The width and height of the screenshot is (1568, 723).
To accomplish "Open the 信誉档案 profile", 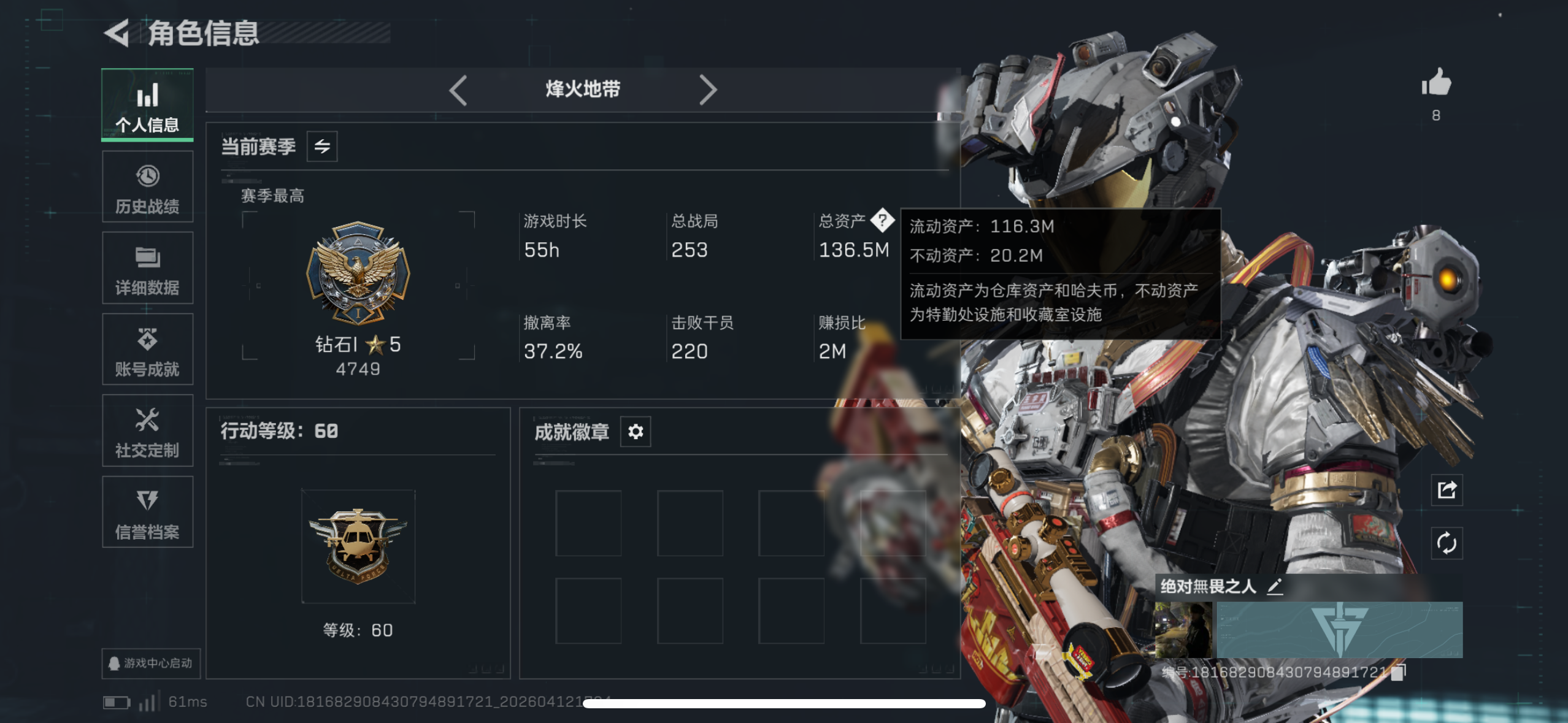I will coord(147,512).
